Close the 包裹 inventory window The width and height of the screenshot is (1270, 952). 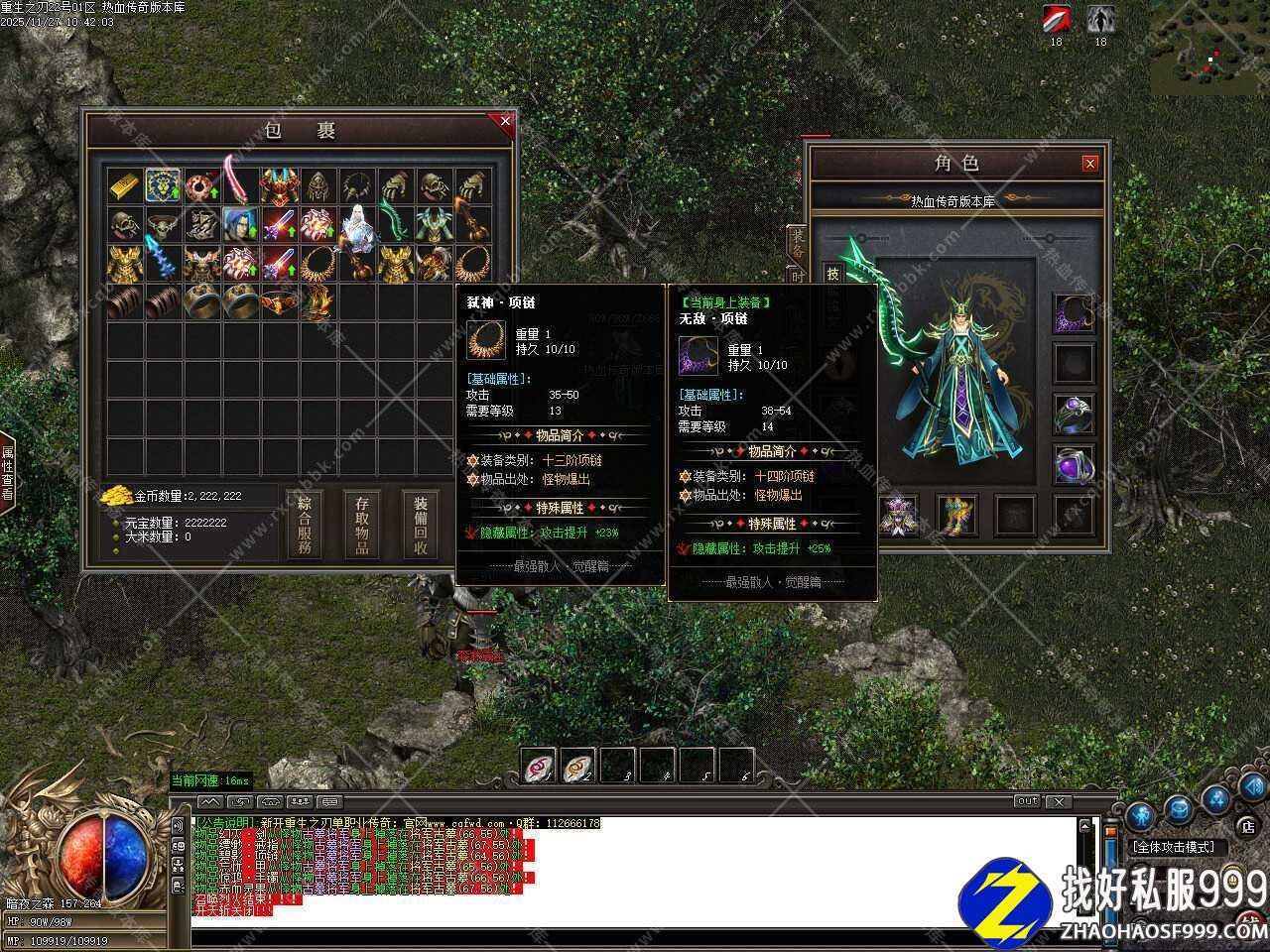point(505,122)
